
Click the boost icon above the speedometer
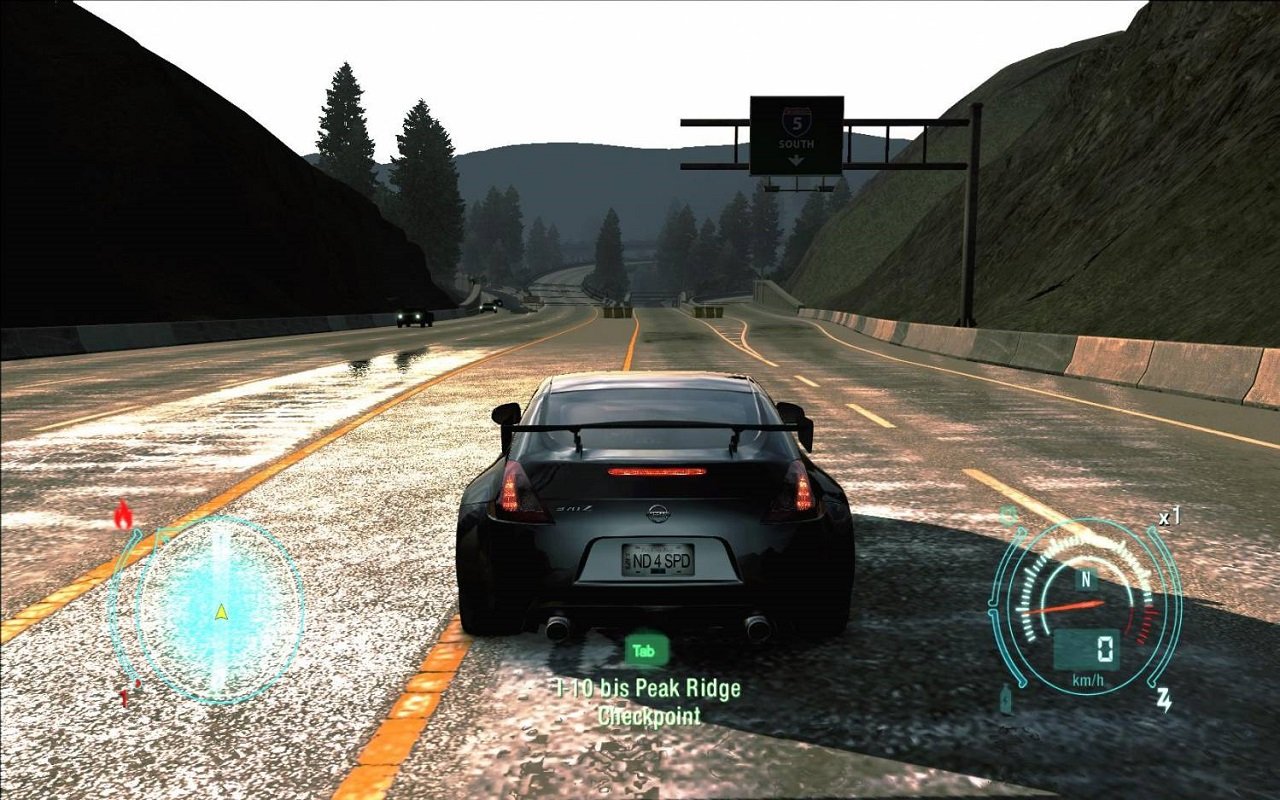[x=1008, y=514]
